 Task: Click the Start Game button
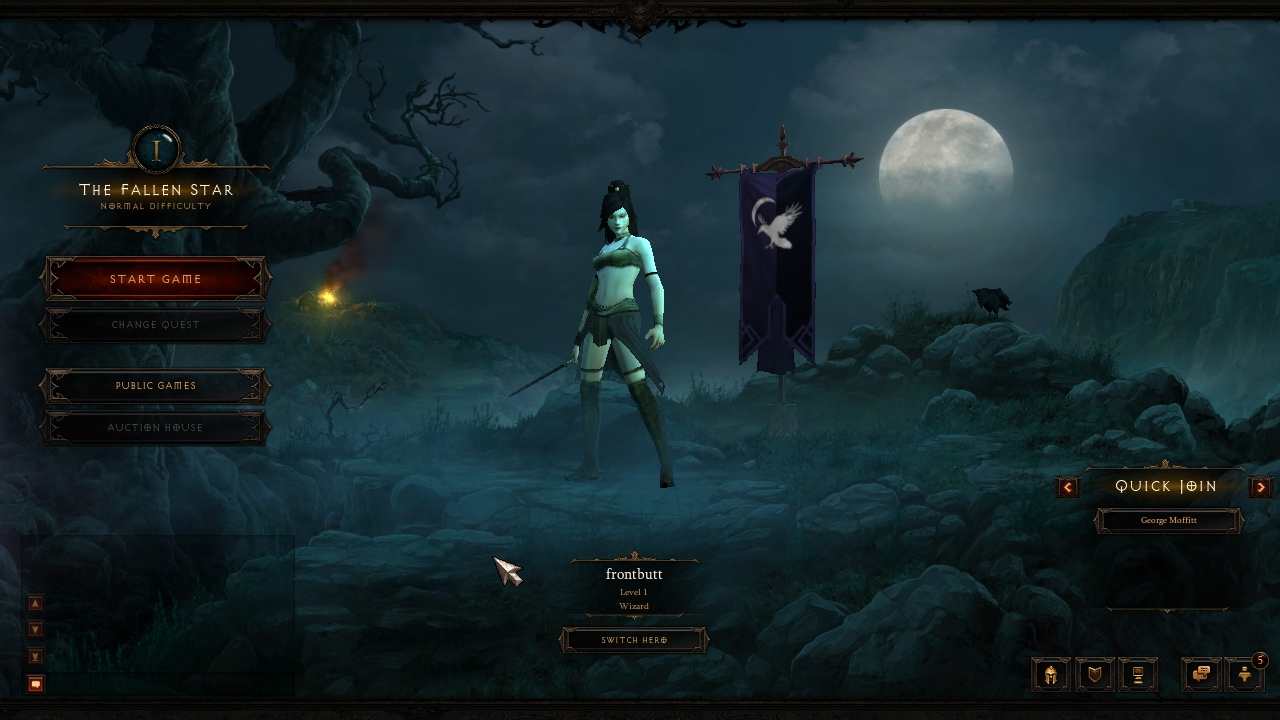pos(156,279)
